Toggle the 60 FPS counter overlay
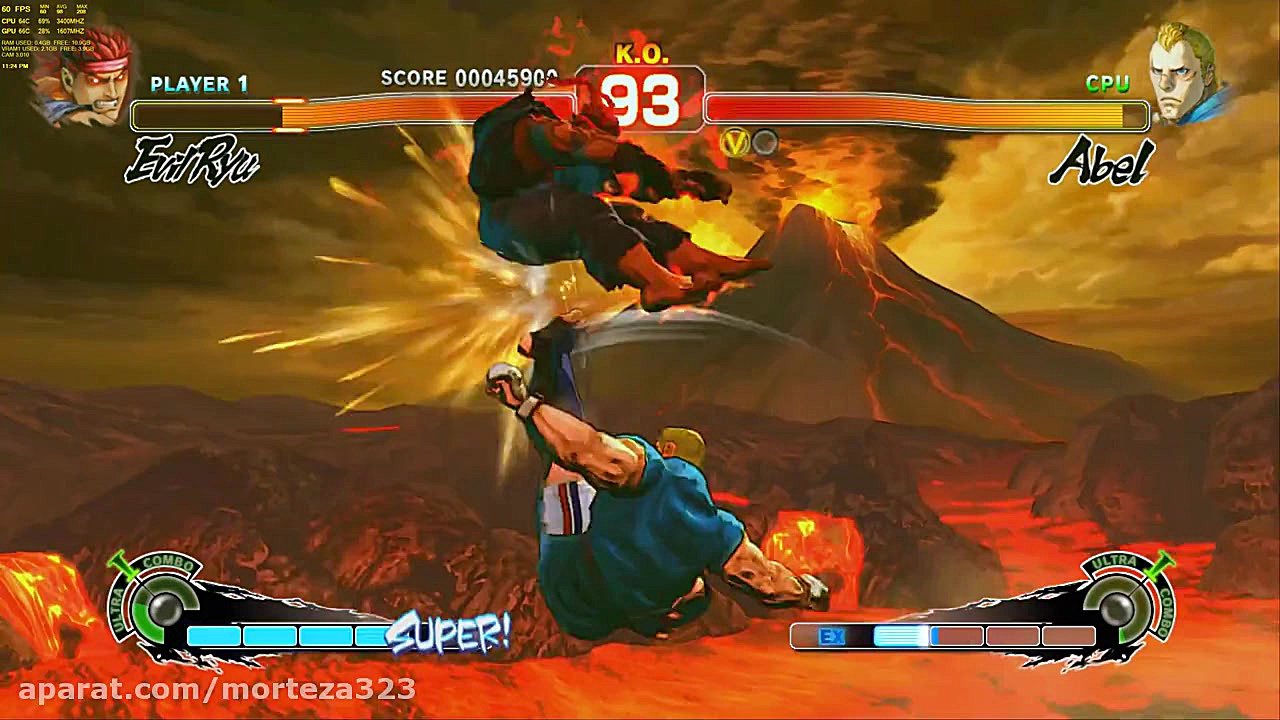 (16, 8)
